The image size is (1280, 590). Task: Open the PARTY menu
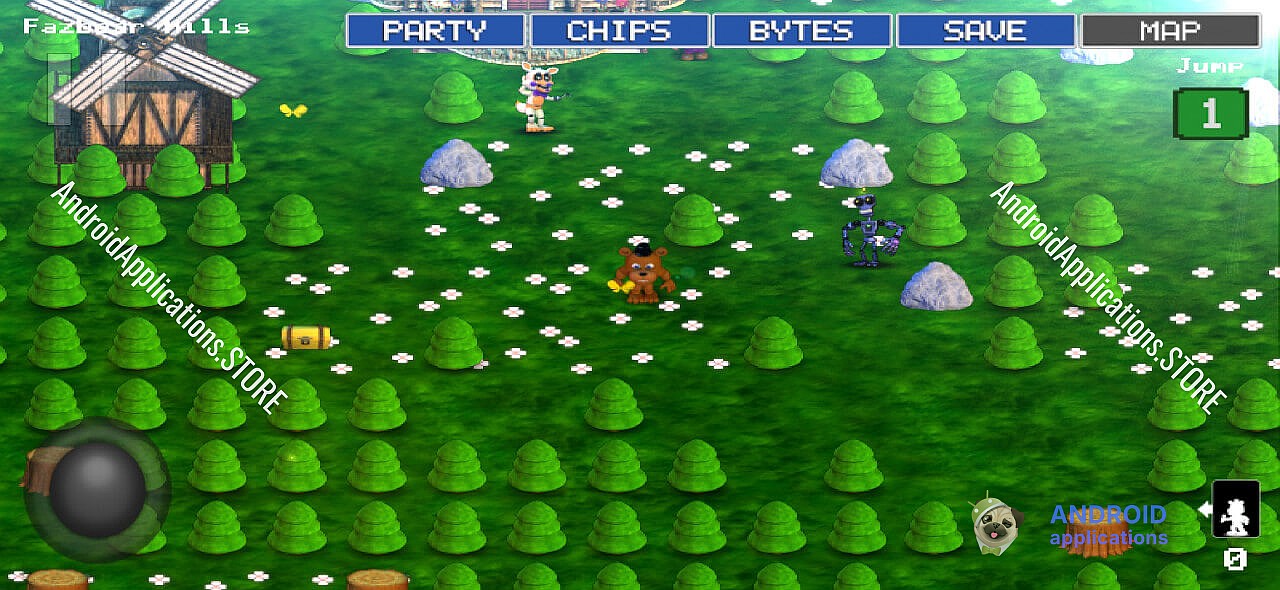[435, 31]
